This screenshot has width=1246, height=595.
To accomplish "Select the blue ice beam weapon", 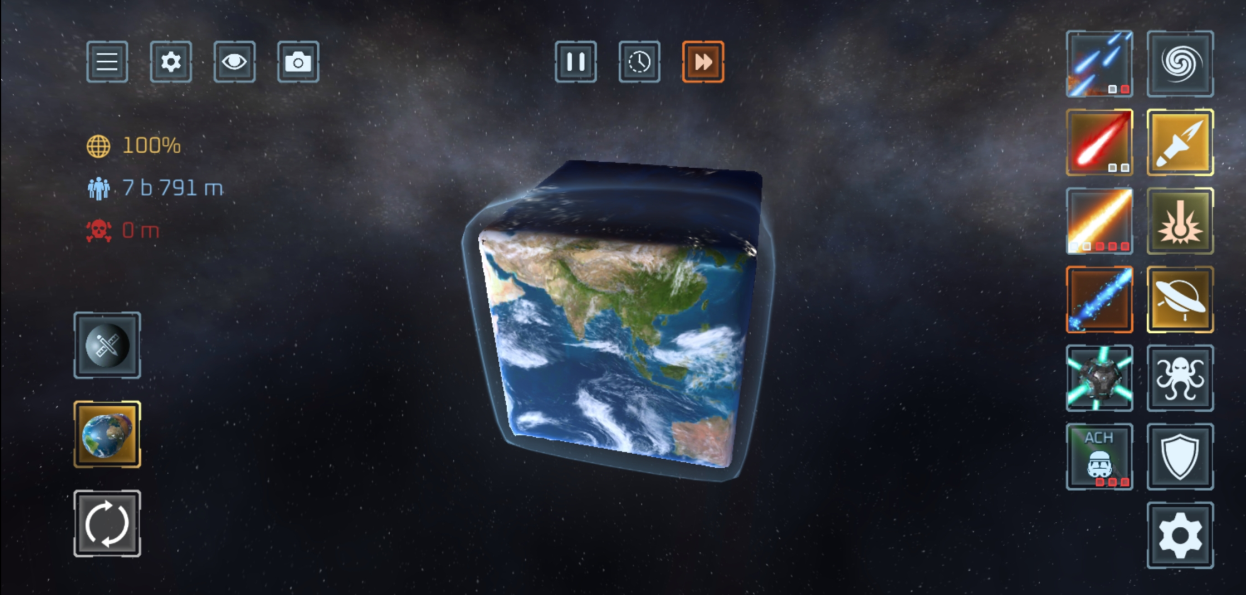I will coord(1099,299).
